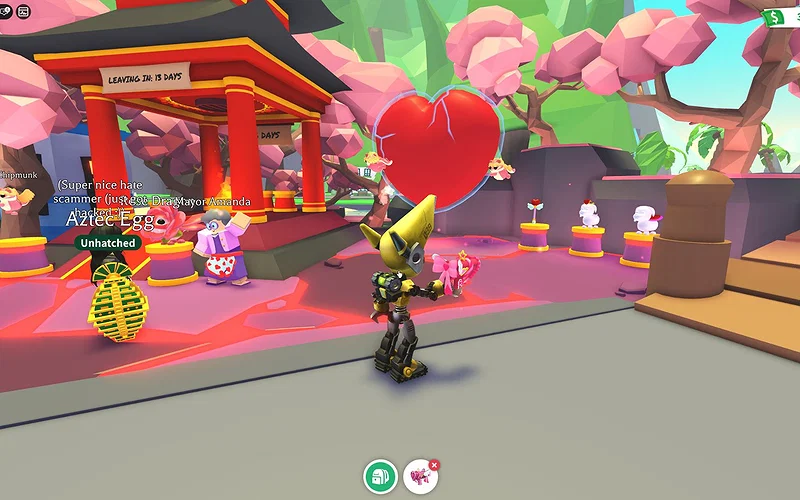
Task: Select the equipped pink pet slot
Action: pos(419,477)
